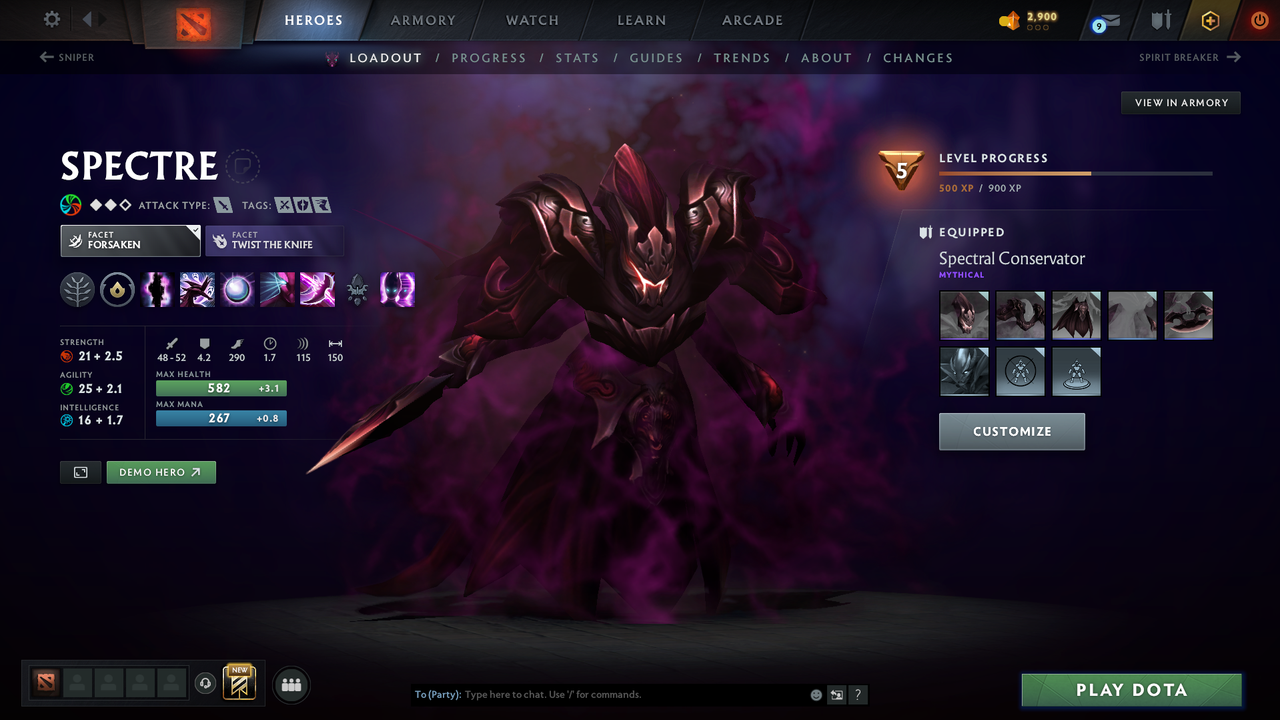Click the gold Dota Plus hexagon icon
This screenshot has height=720, width=1280.
pyautogui.click(x=1210, y=20)
